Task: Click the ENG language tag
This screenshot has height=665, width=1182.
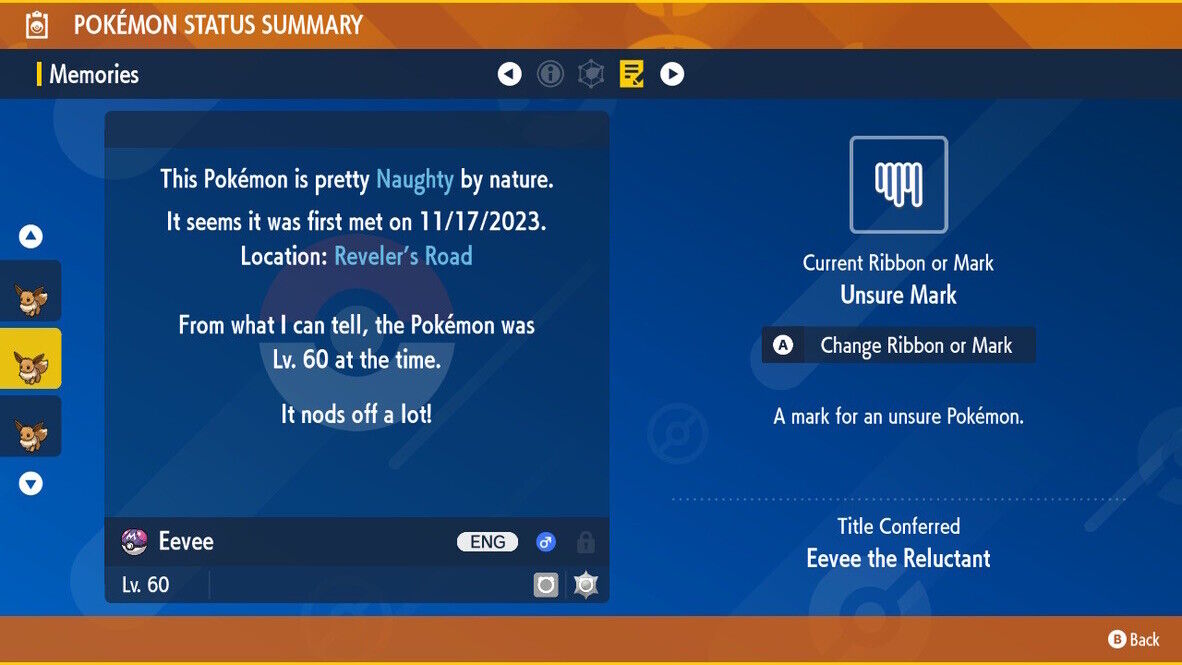Action: point(488,542)
